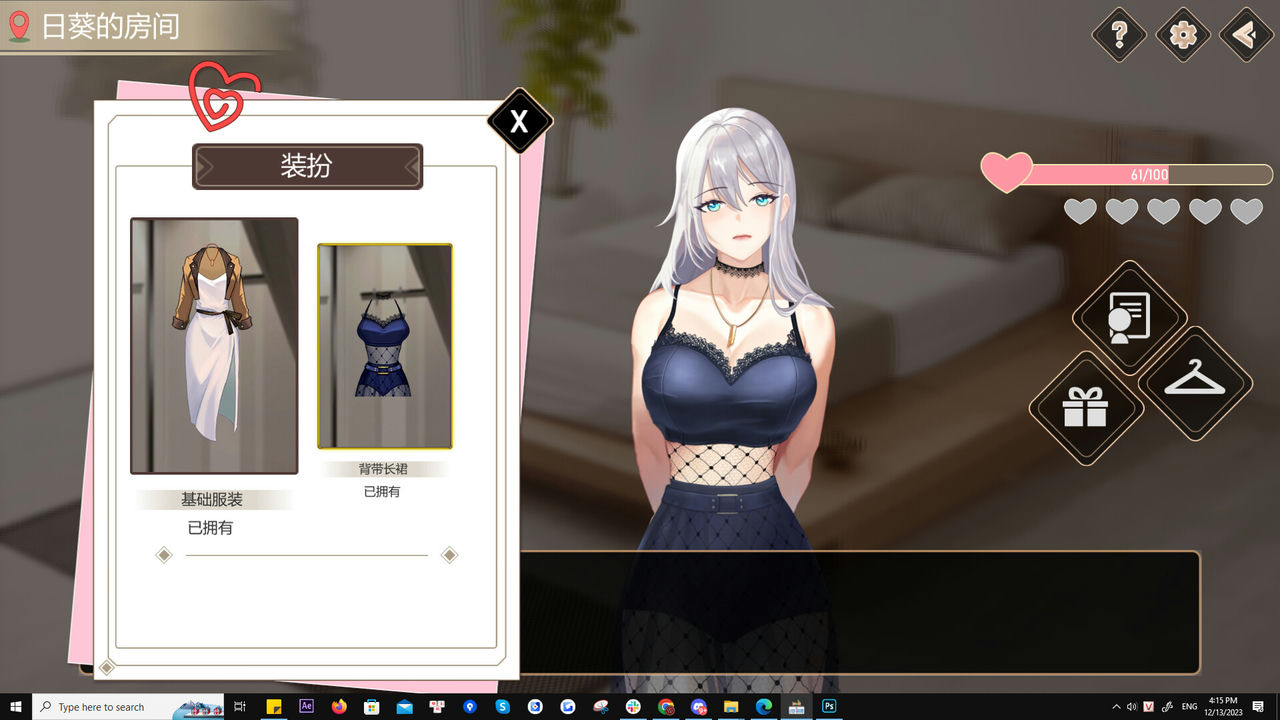
Task: Select the 背带长裙 outfit option
Action: tap(385, 345)
